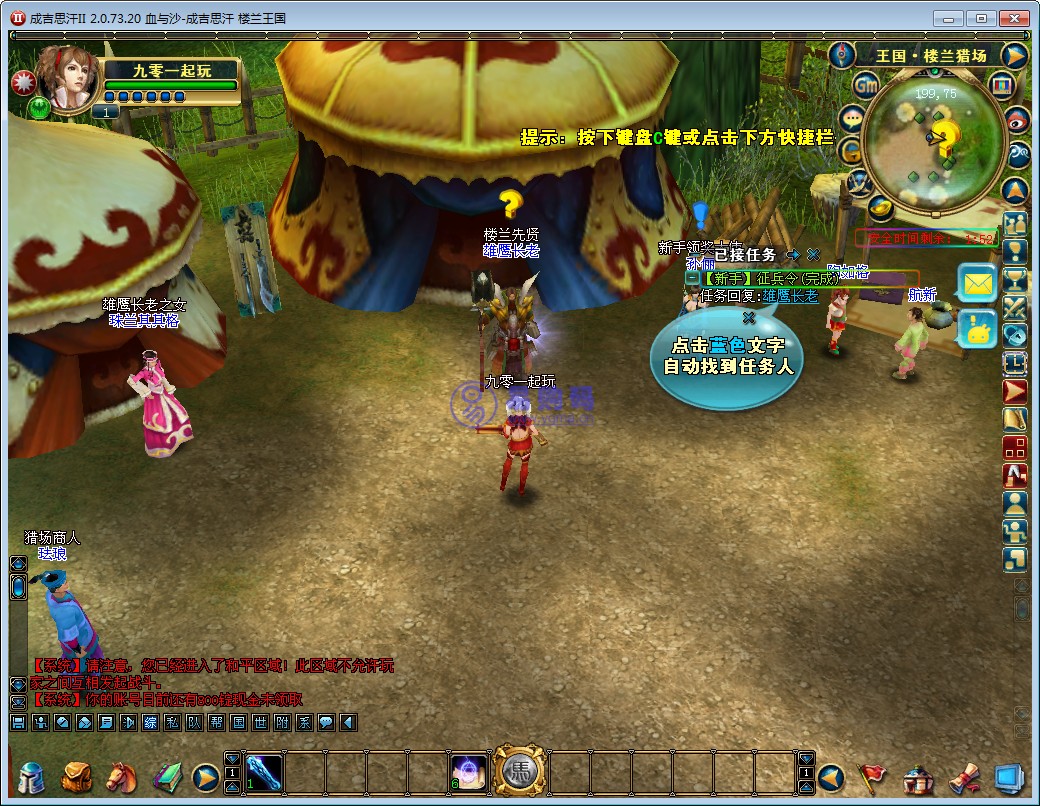Image resolution: width=1040 pixels, height=806 pixels.
Task: Open the trophy cup sidebar icon
Action: tap(1015, 280)
